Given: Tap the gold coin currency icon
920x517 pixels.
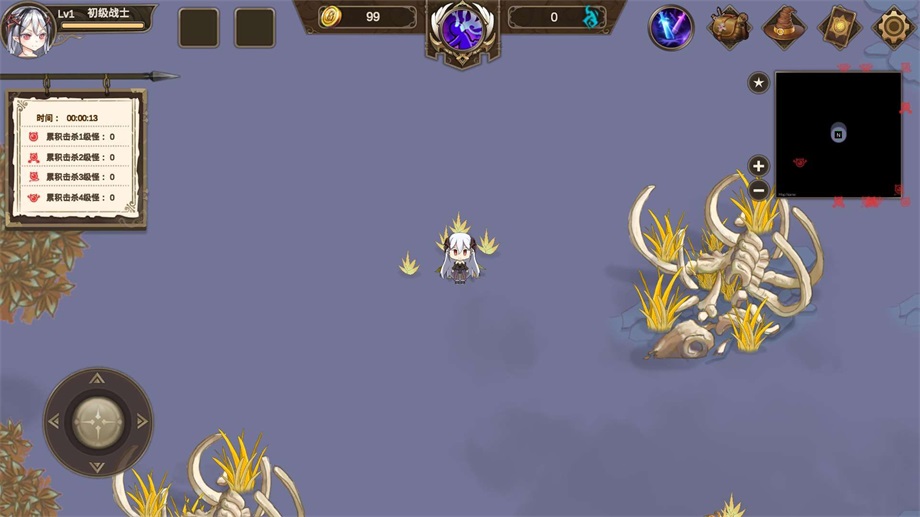Looking at the screenshot, I should coord(331,17).
